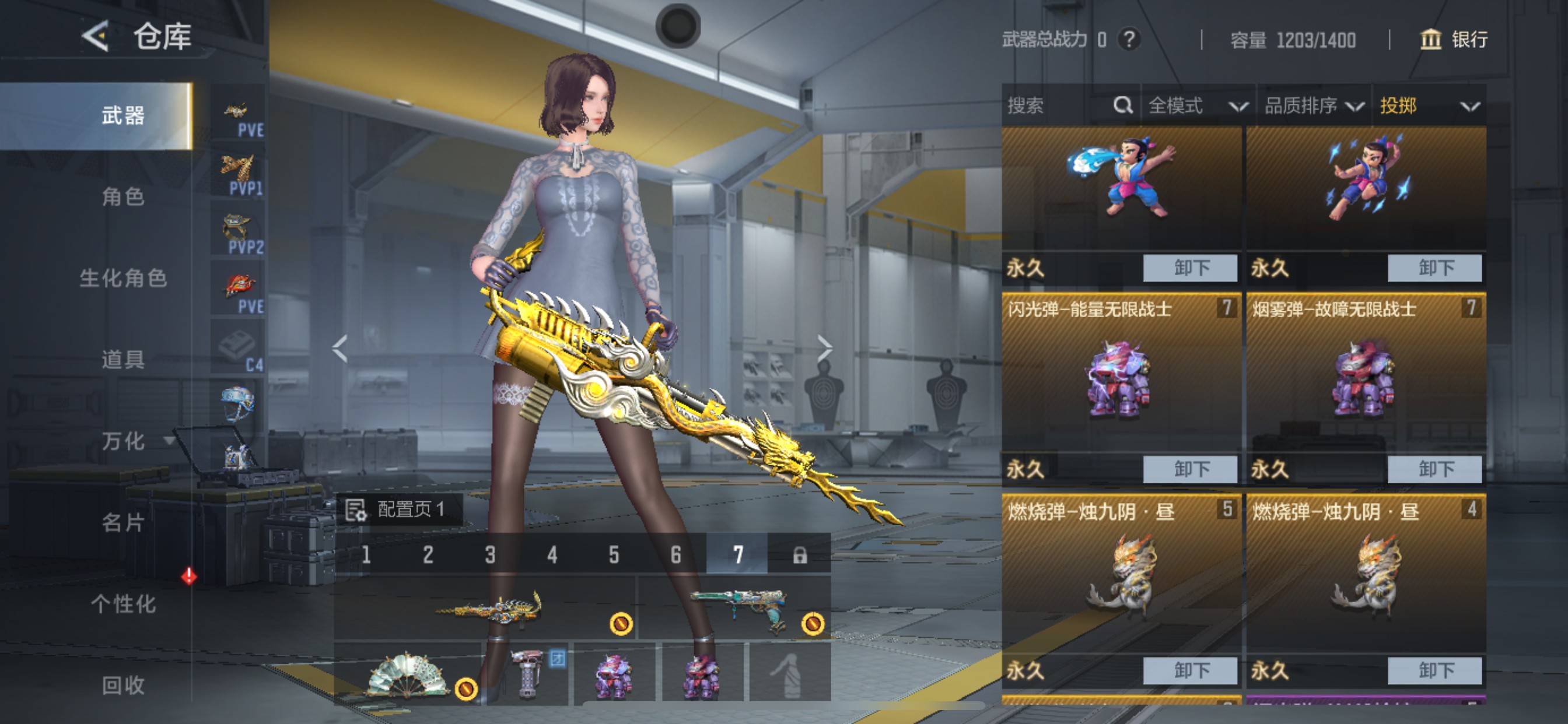Screen dimensions: 1568x724
Task: Switch to loadout slot number 3
Action: tap(490, 554)
